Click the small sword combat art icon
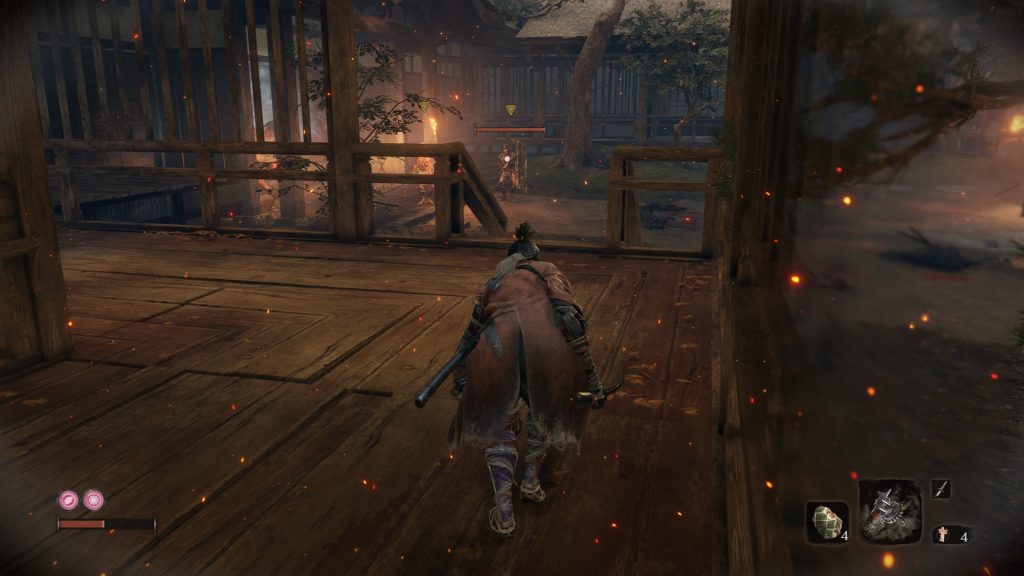The width and height of the screenshot is (1024, 576). point(941,488)
